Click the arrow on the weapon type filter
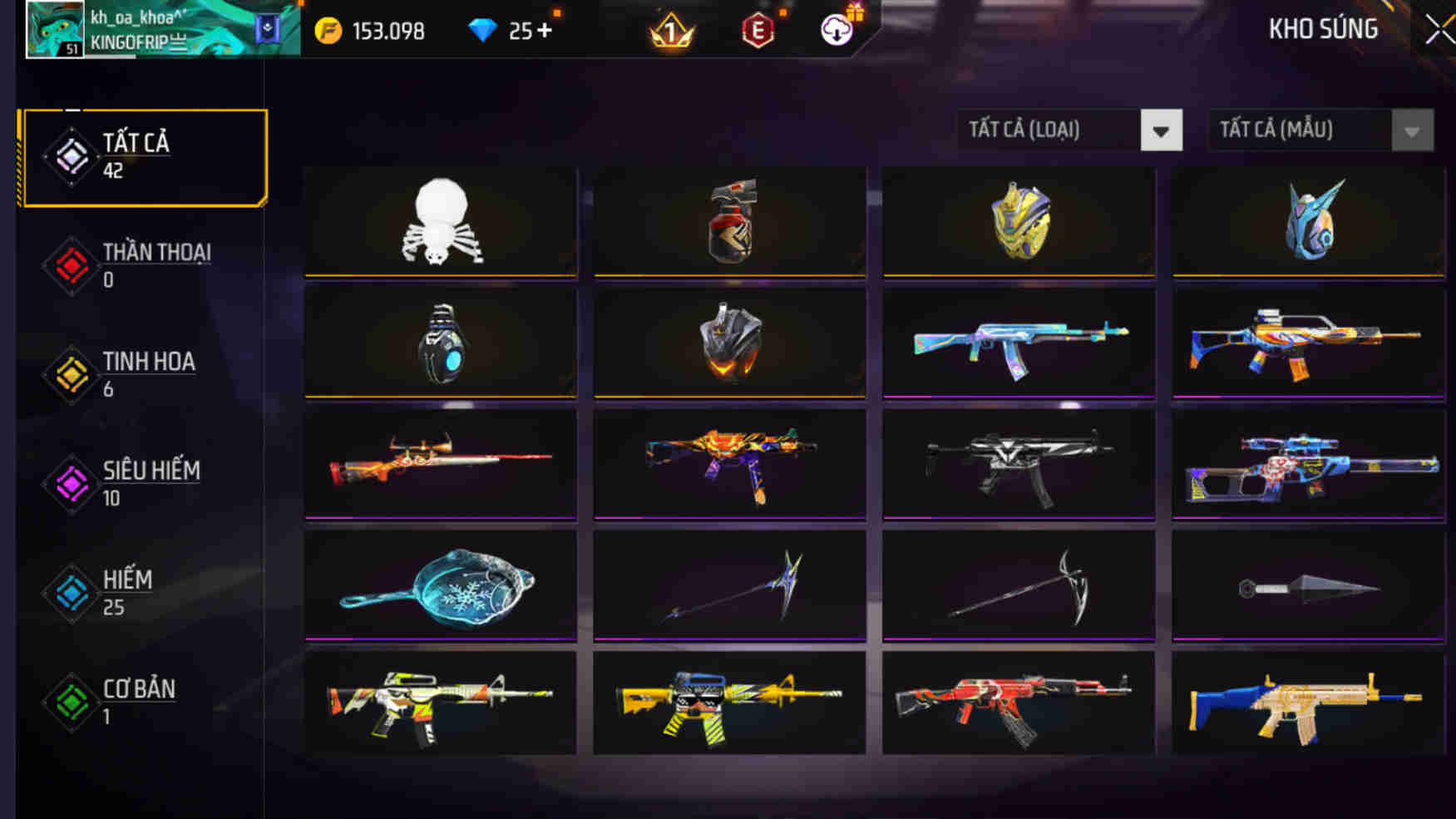 click(x=1161, y=131)
